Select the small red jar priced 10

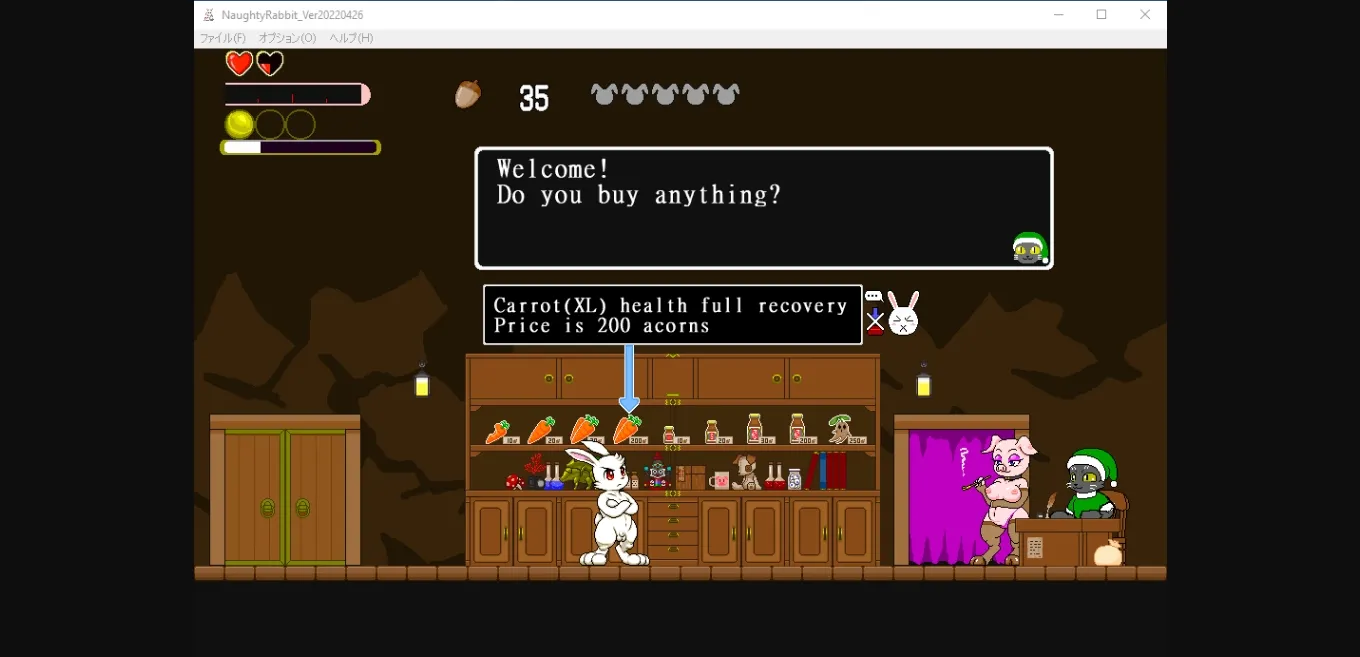pyautogui.click(x=669, y=434)
